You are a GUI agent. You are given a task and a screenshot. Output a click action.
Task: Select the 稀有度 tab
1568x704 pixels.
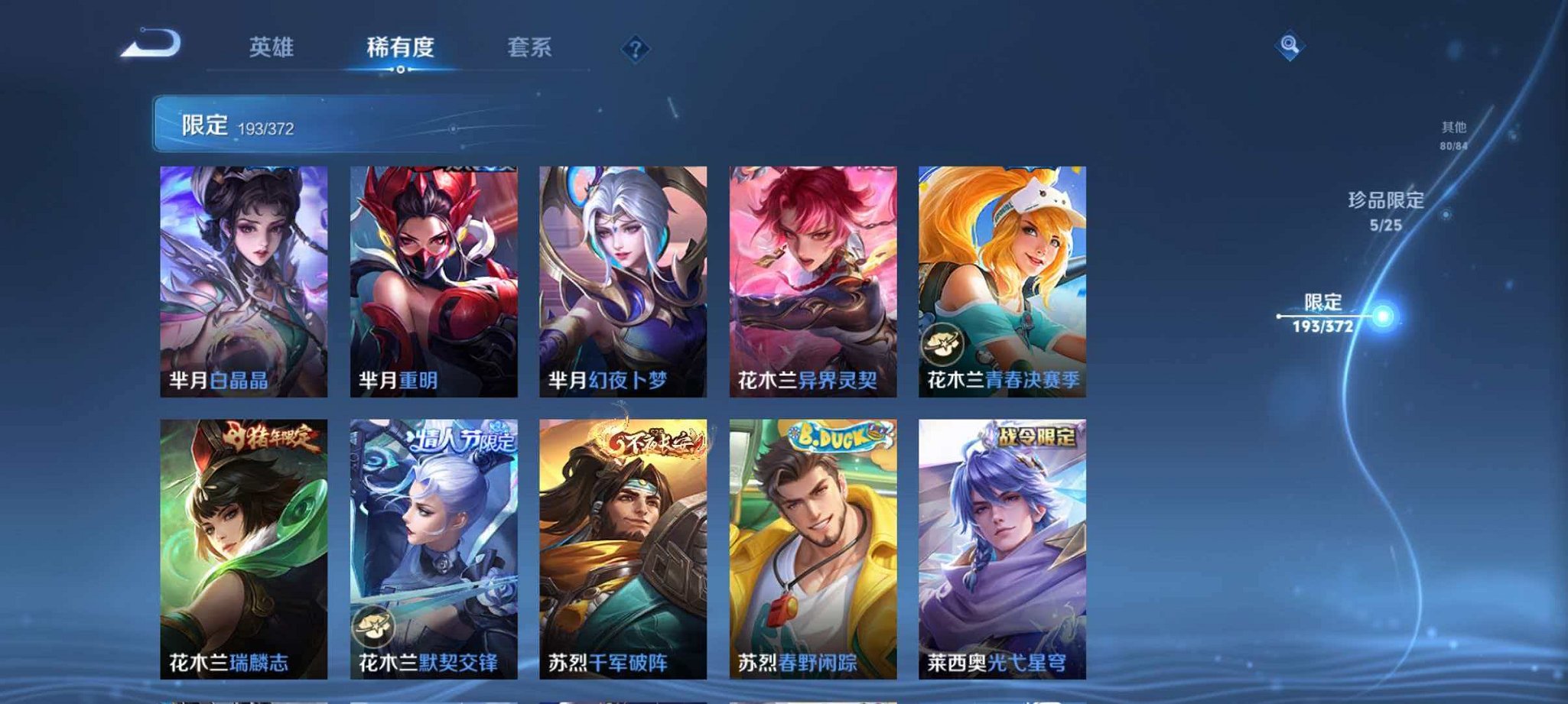(401, 47)
